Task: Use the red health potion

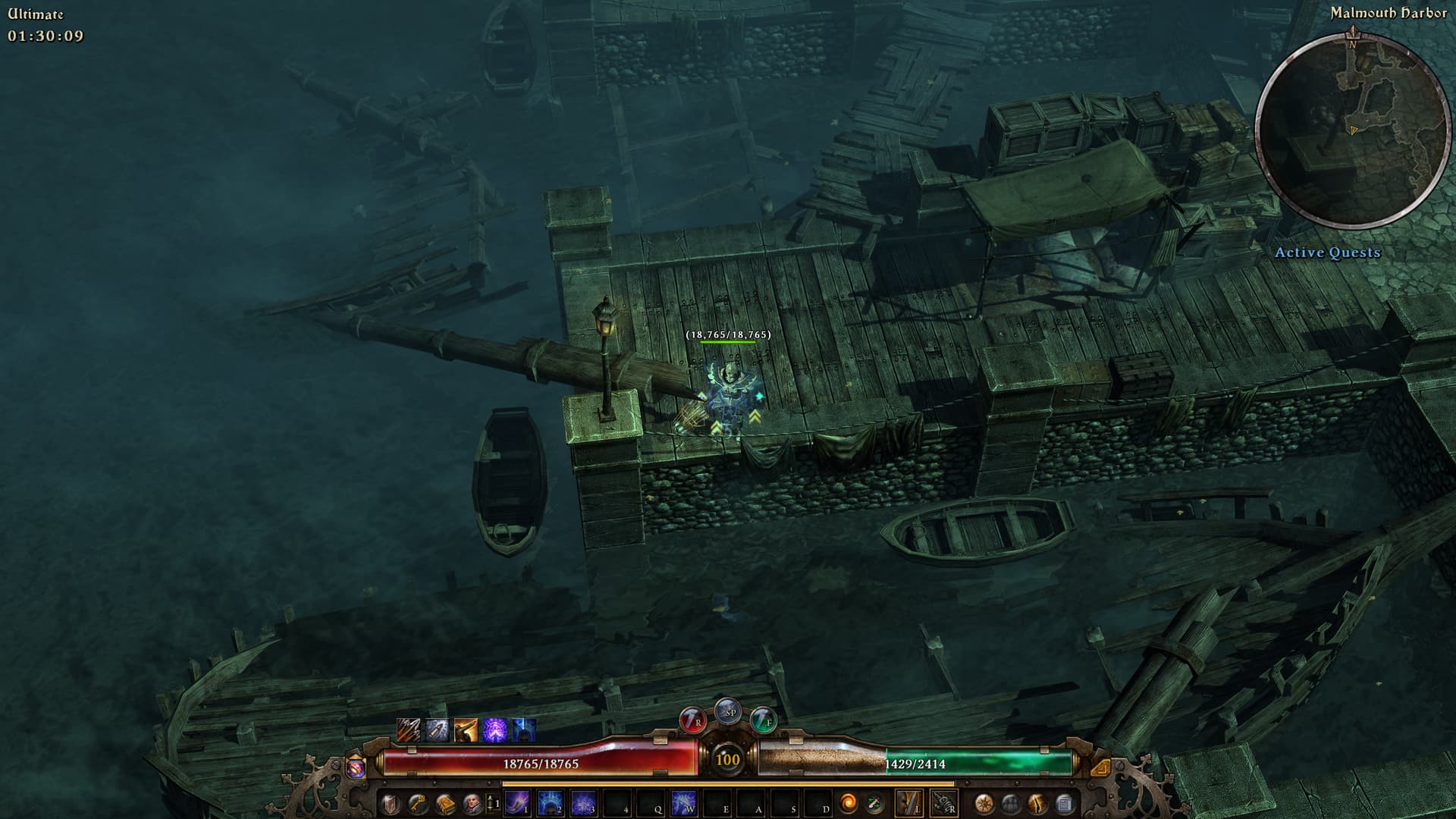Action: point(692,719)
